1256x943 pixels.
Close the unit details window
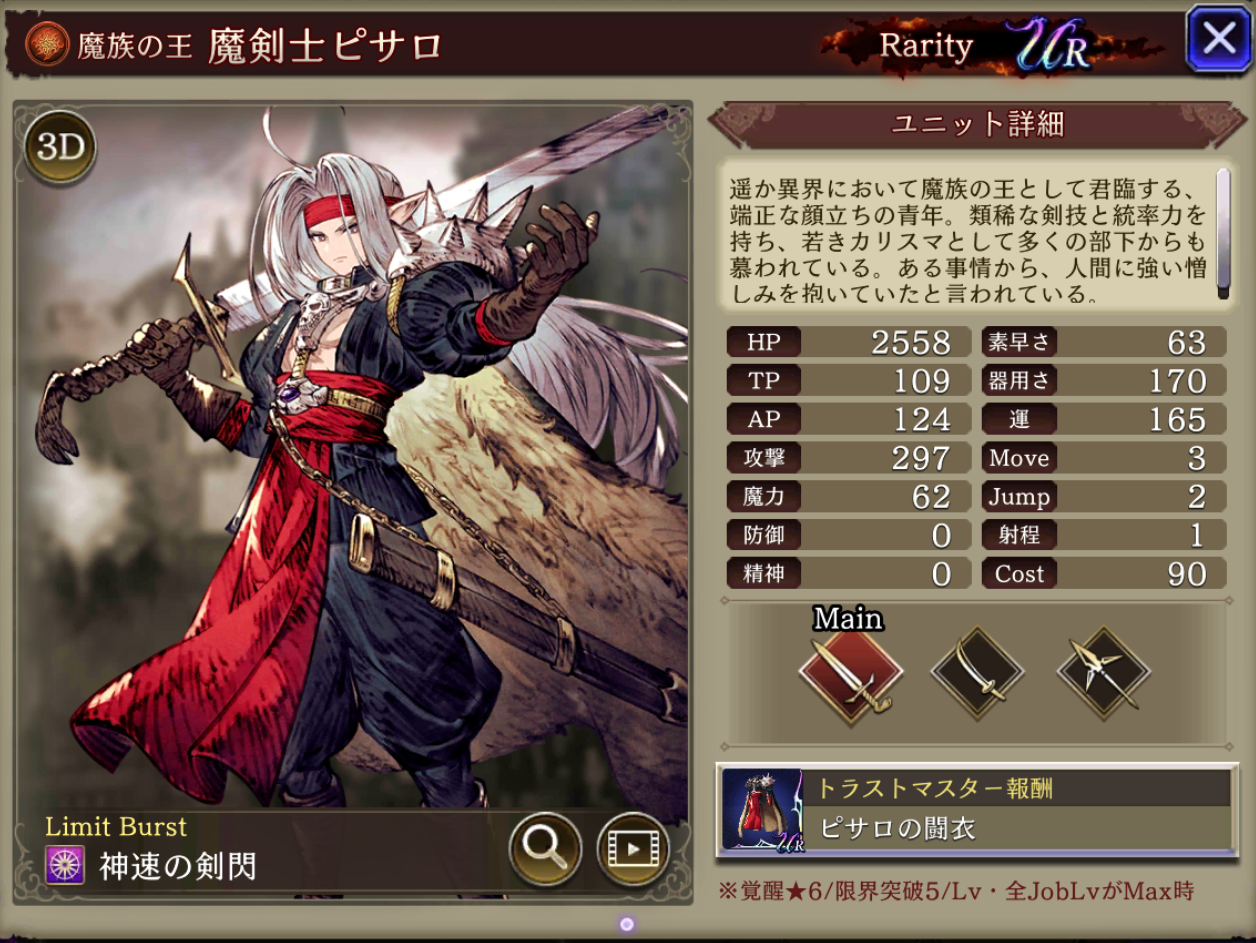click(1218, 40)
